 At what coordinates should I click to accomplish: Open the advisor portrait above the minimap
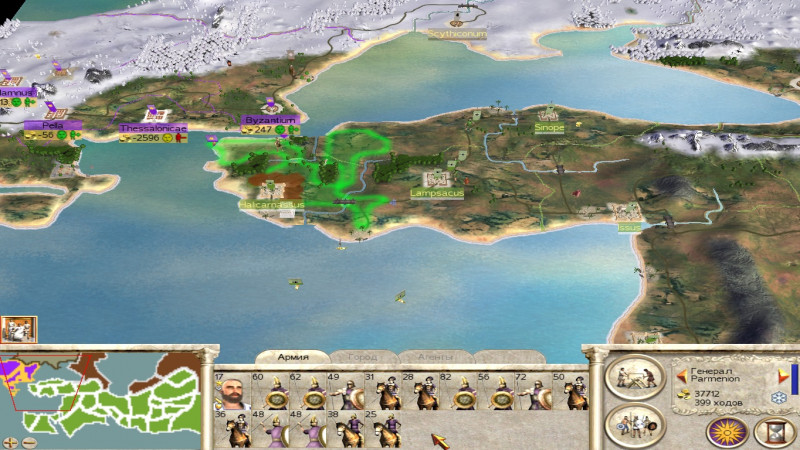pyautogui.click(x=19, y=329)
